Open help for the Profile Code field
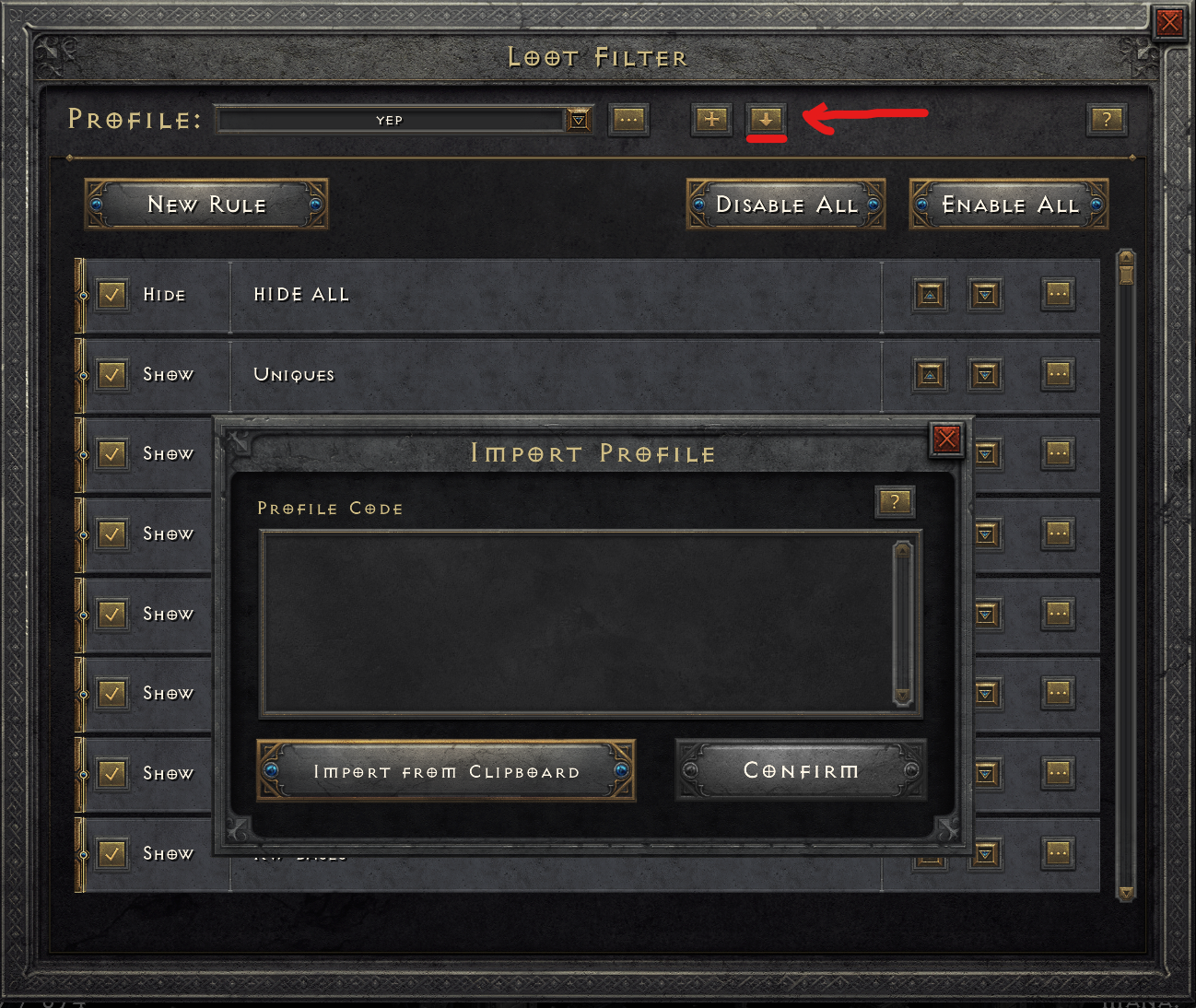 coord(895,502)
